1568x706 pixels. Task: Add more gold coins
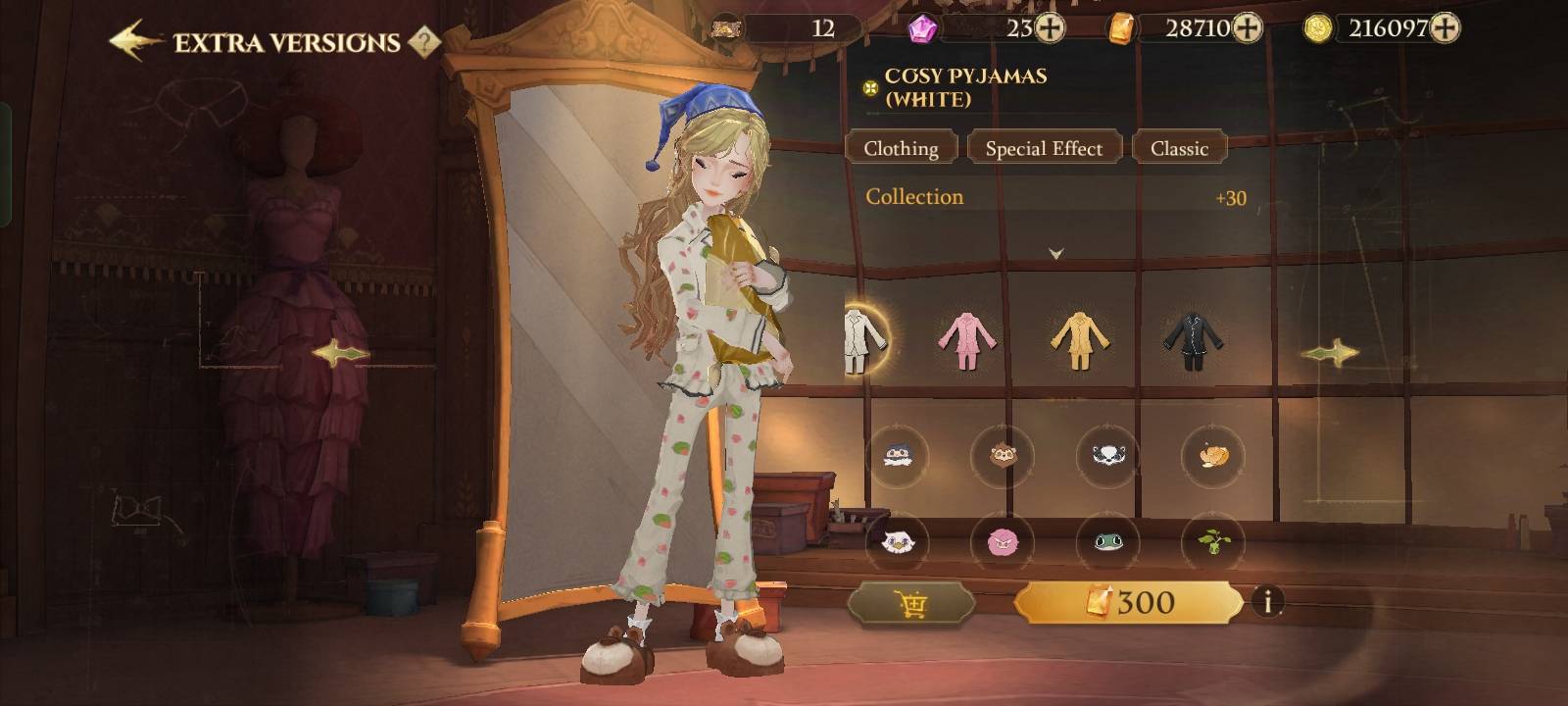[1445, 28]
